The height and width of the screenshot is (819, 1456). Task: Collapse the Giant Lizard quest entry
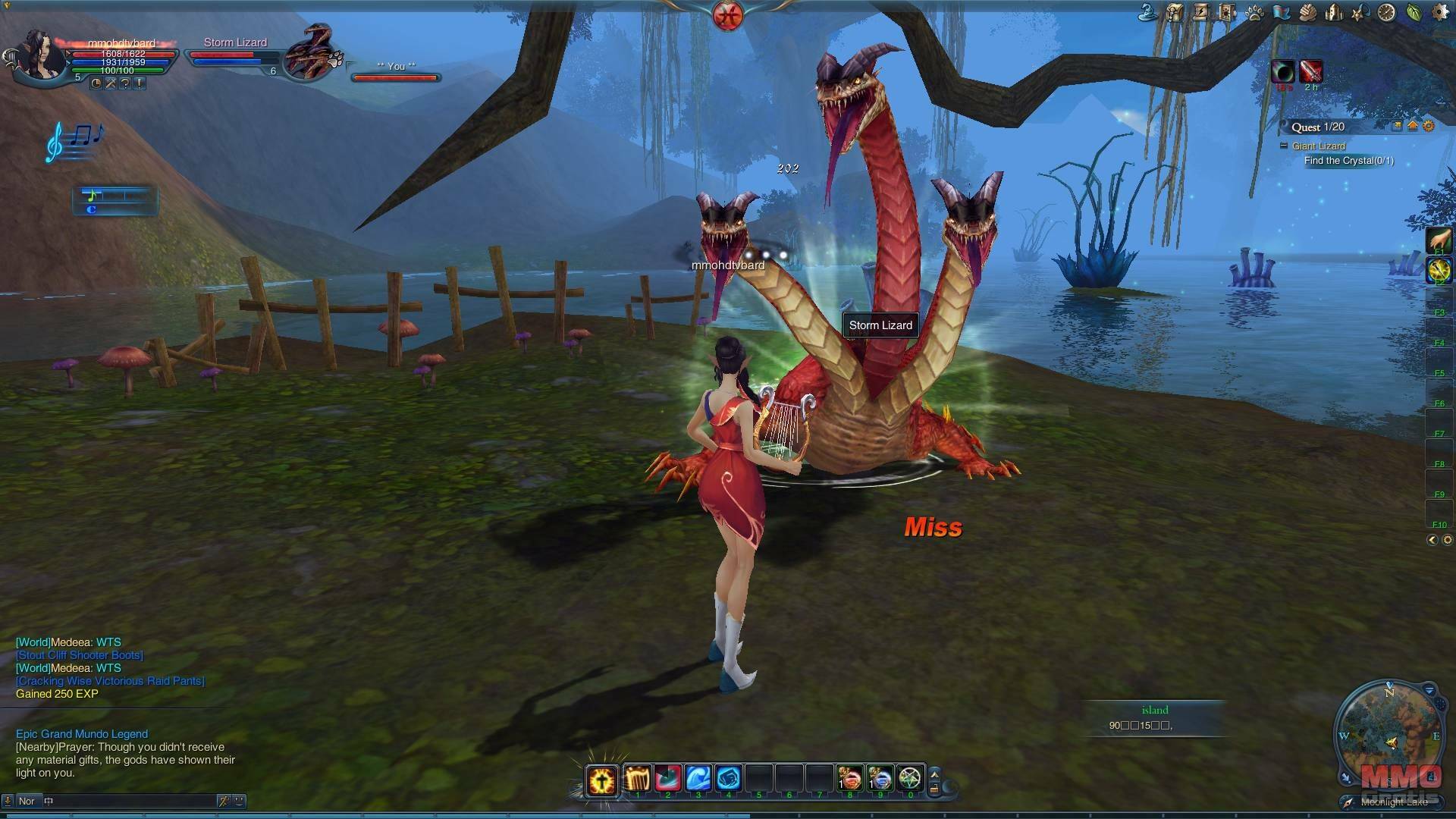1284,146
